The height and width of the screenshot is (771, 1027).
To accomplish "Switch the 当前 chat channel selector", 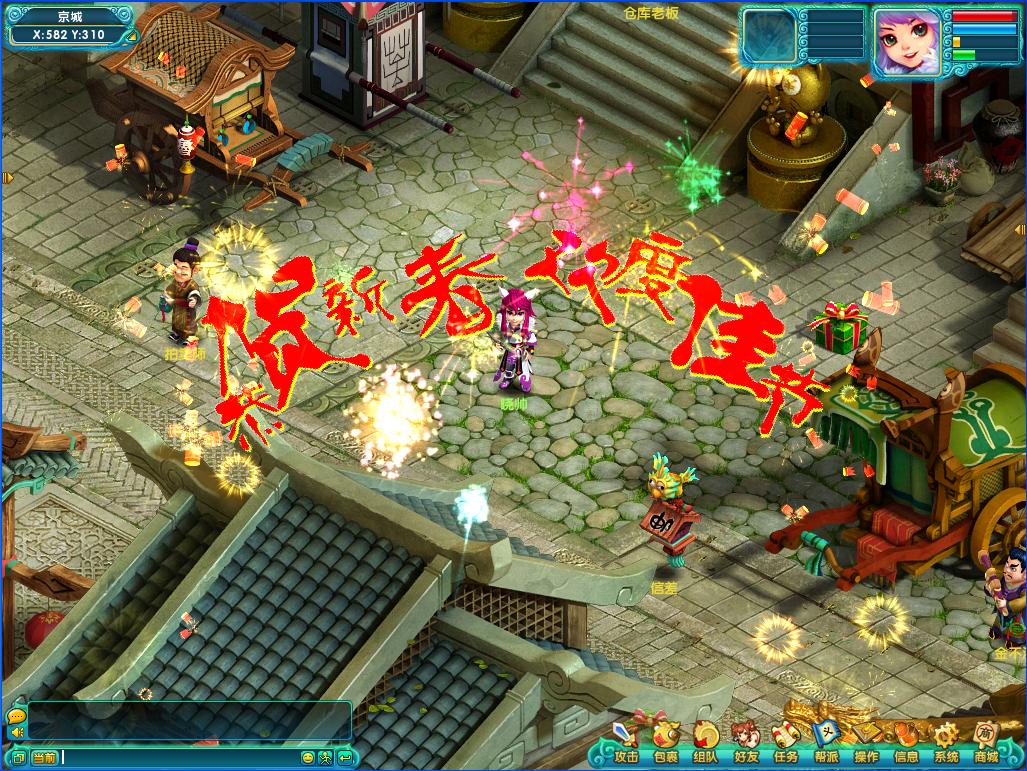I will (x=44, y=758).
